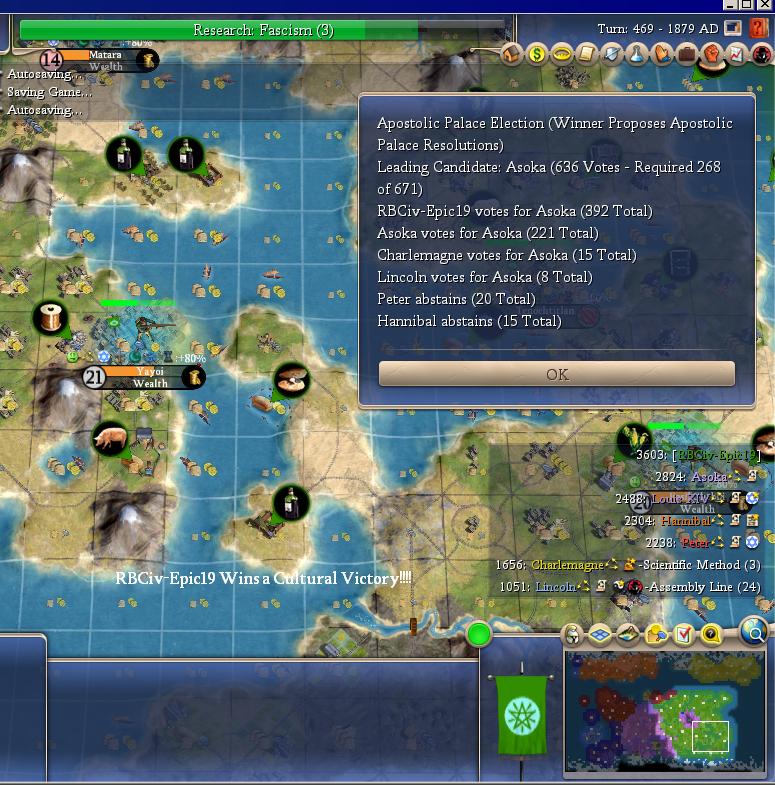Confirm the Apostolic Palace election with OK

pos(557,374)
